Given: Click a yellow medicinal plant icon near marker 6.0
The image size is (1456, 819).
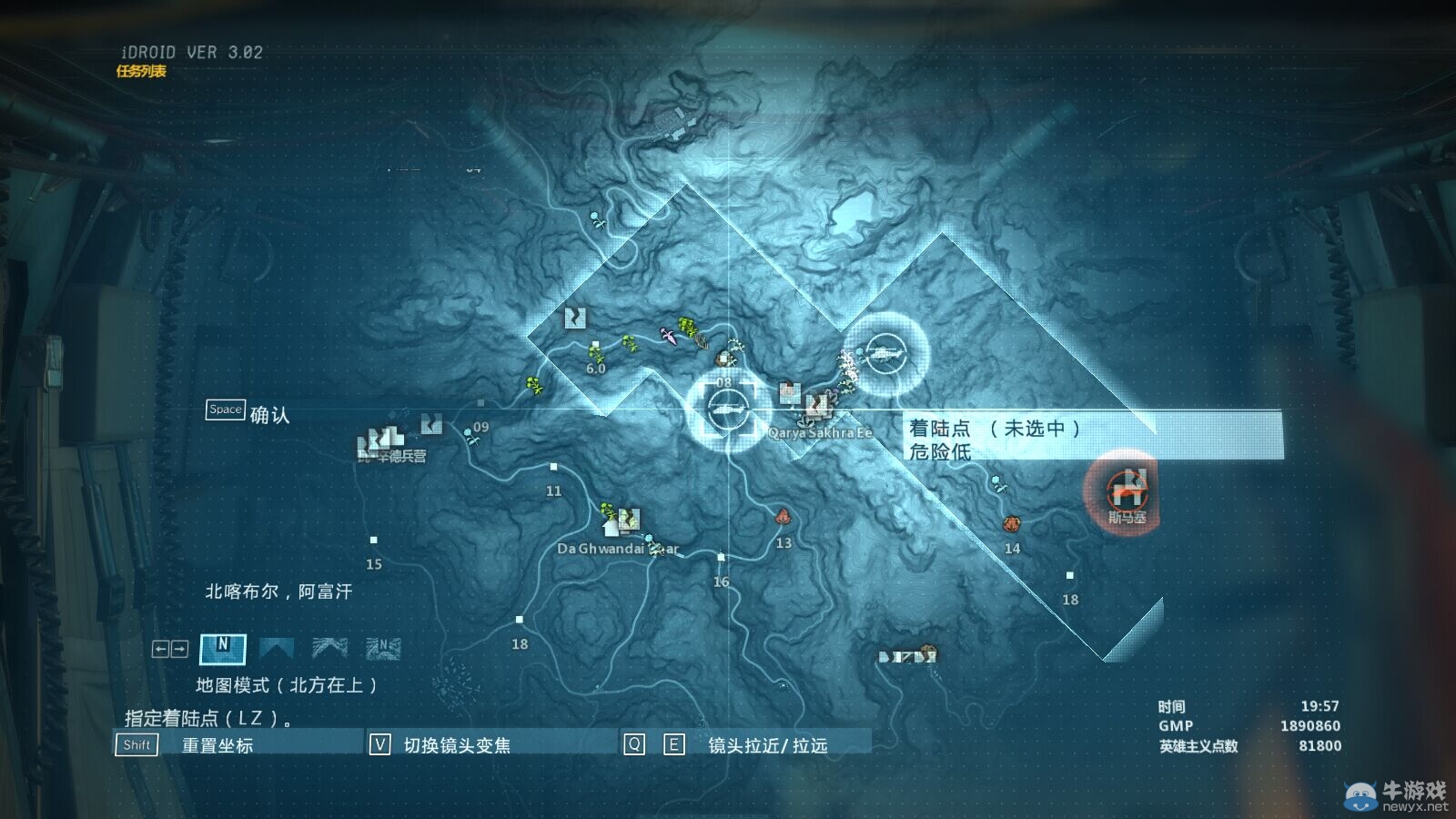Looking at the screenshot, I should [596, 353].
